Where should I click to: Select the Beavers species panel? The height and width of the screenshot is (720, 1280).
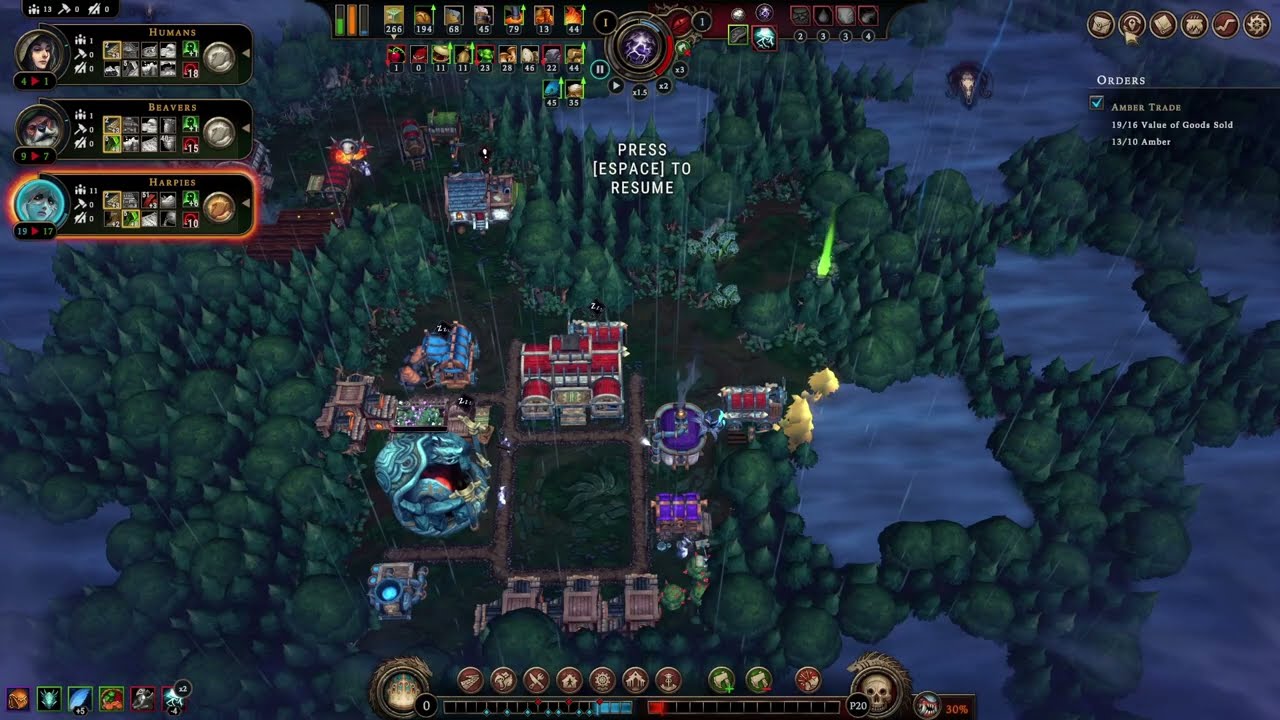pyautogui.click(x=130, y=129)
